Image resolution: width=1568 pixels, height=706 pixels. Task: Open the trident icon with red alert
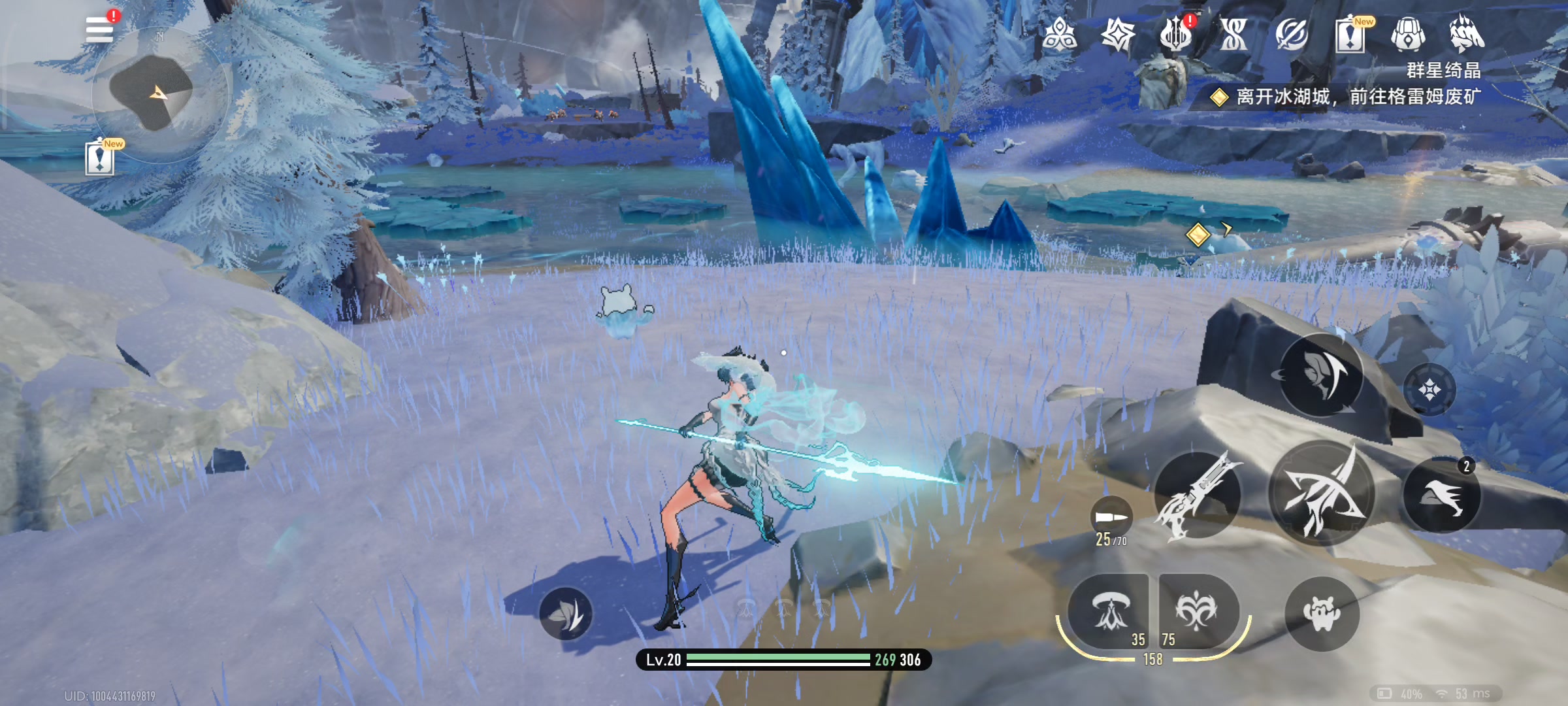pyautogui.click(x=1176, y=35)
